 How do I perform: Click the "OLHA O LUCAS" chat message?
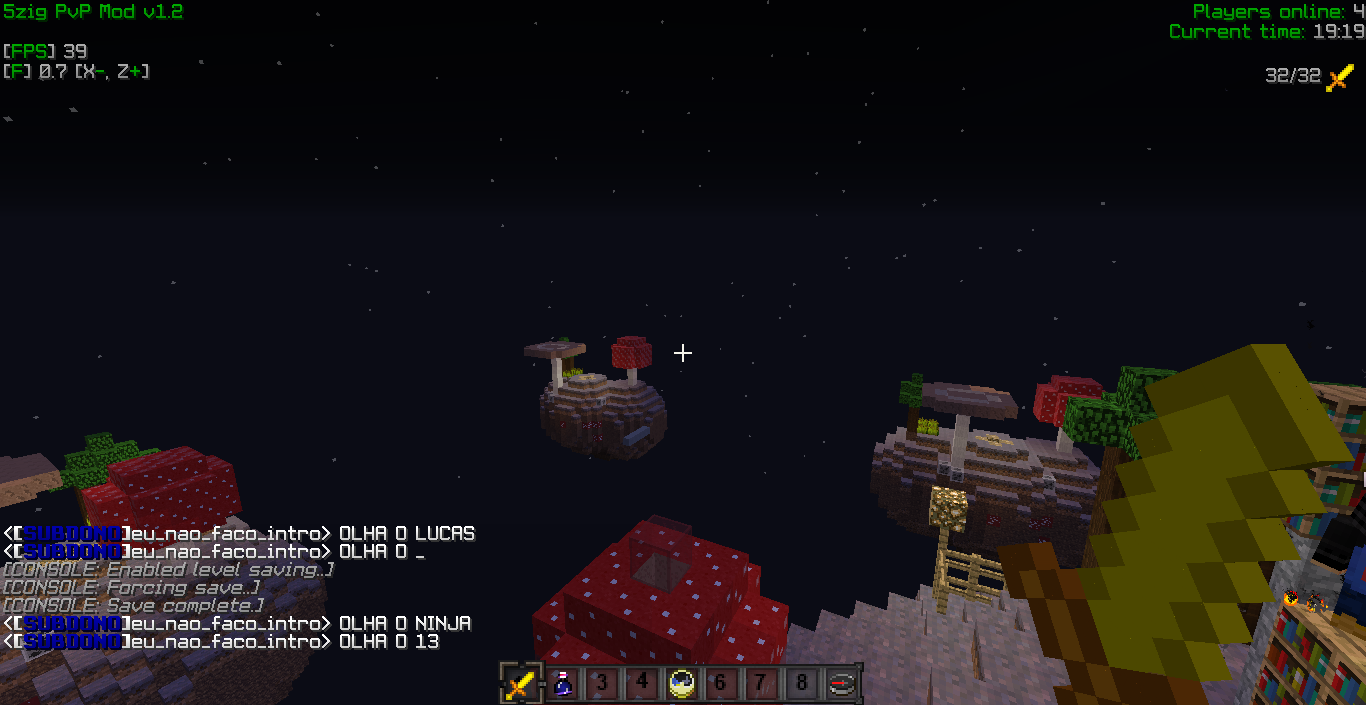406,534
